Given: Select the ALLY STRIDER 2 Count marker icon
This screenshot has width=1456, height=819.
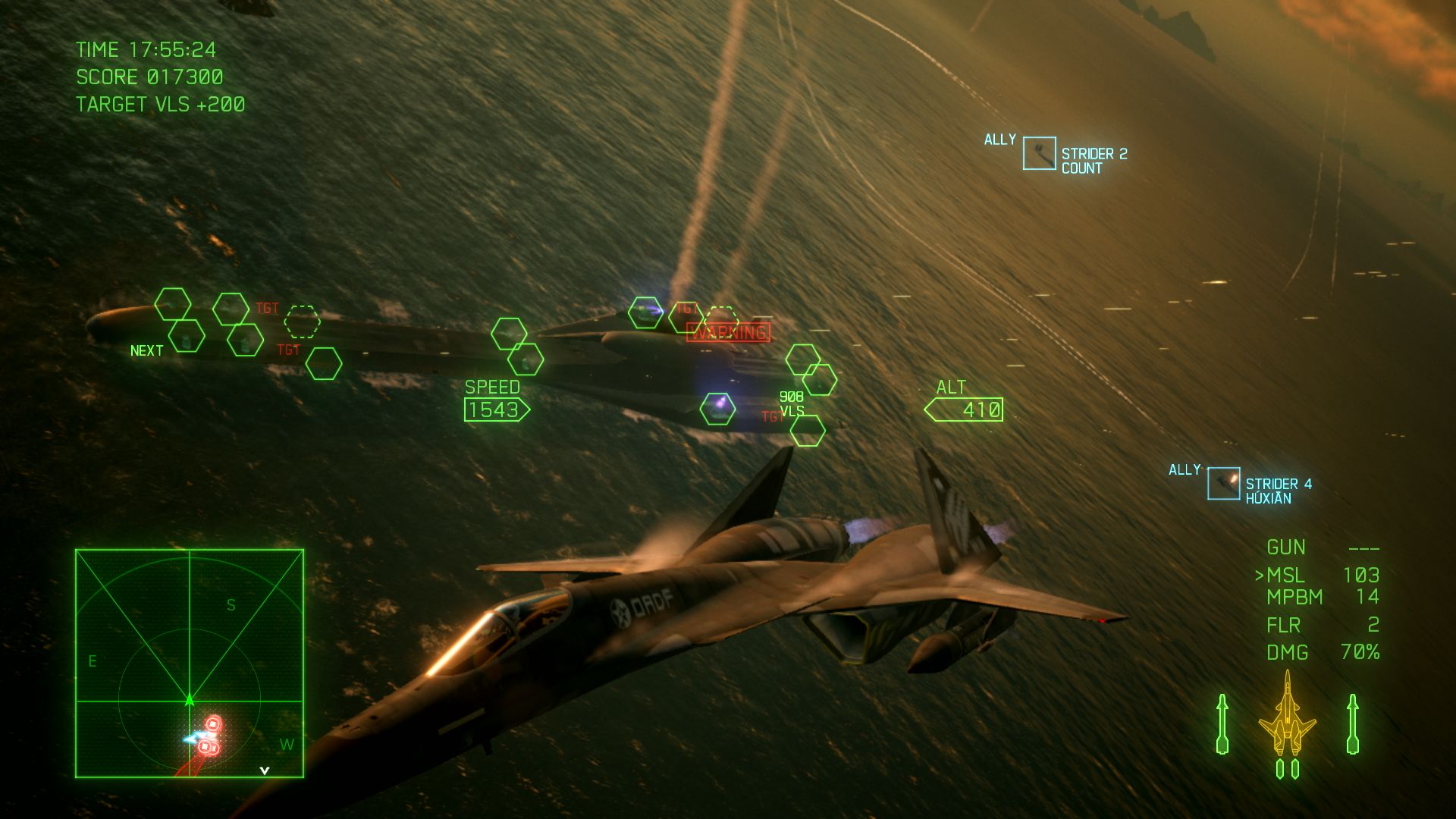Looking at the screenshot, I should point(1040,152).
